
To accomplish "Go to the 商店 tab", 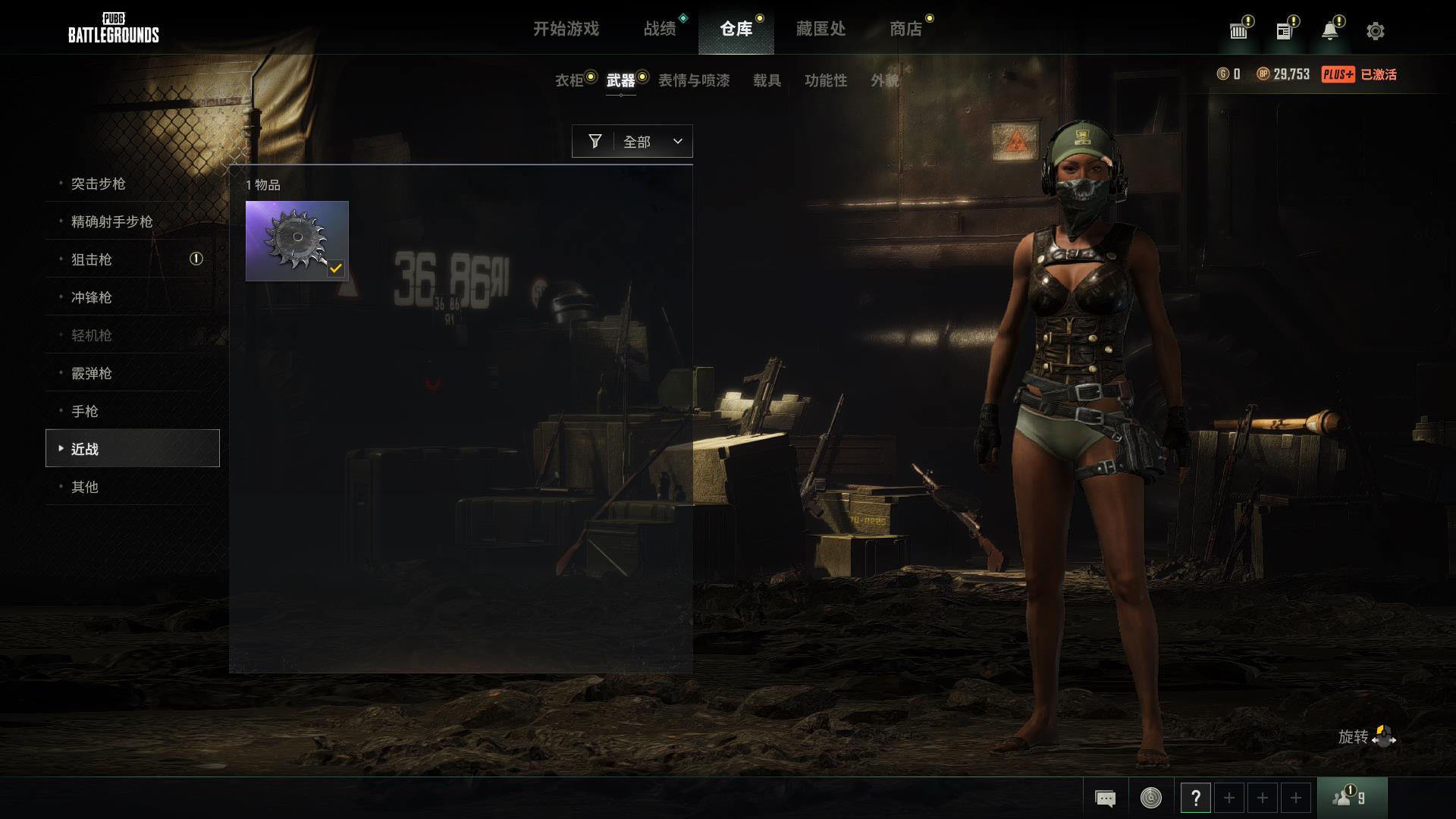I will point(905,29).
